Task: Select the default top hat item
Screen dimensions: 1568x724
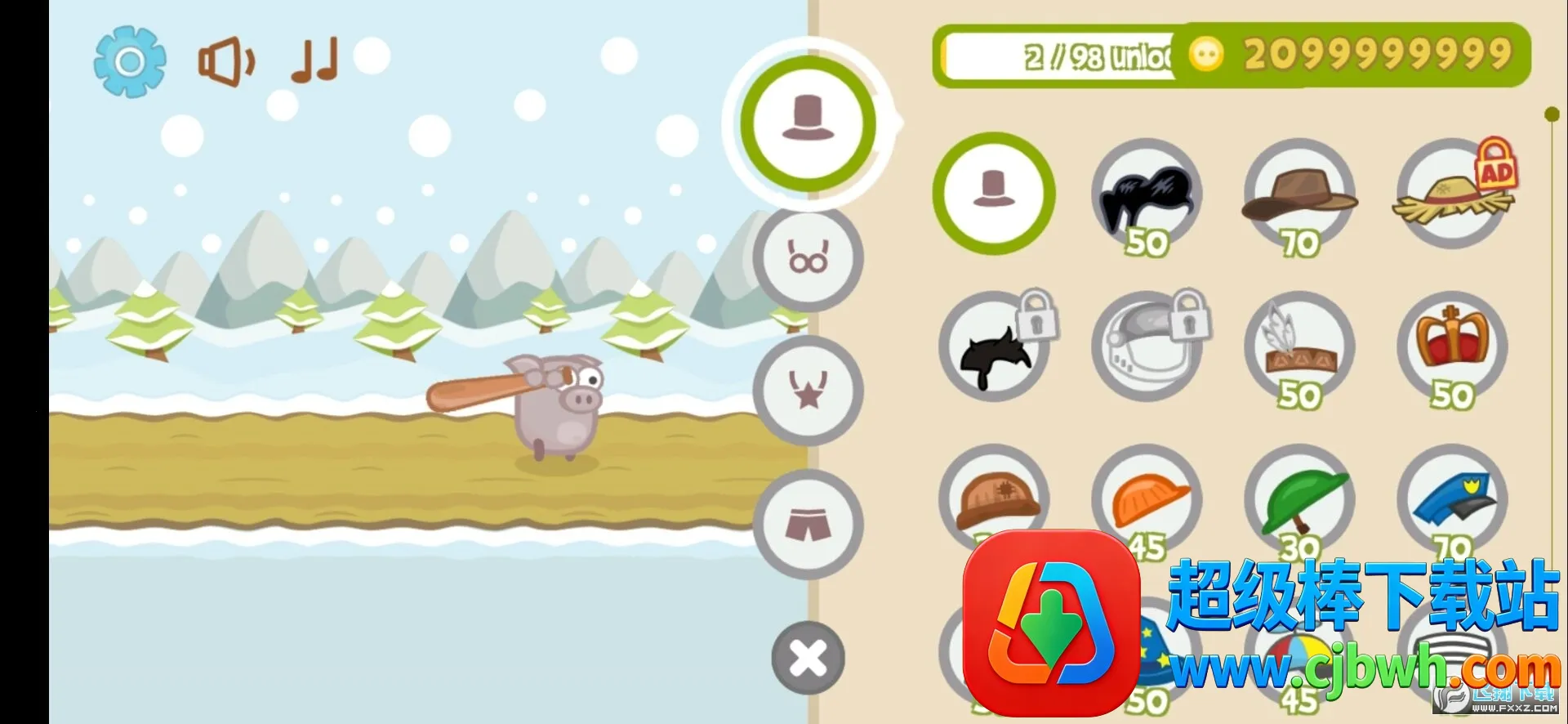Action: click(994, 193)
